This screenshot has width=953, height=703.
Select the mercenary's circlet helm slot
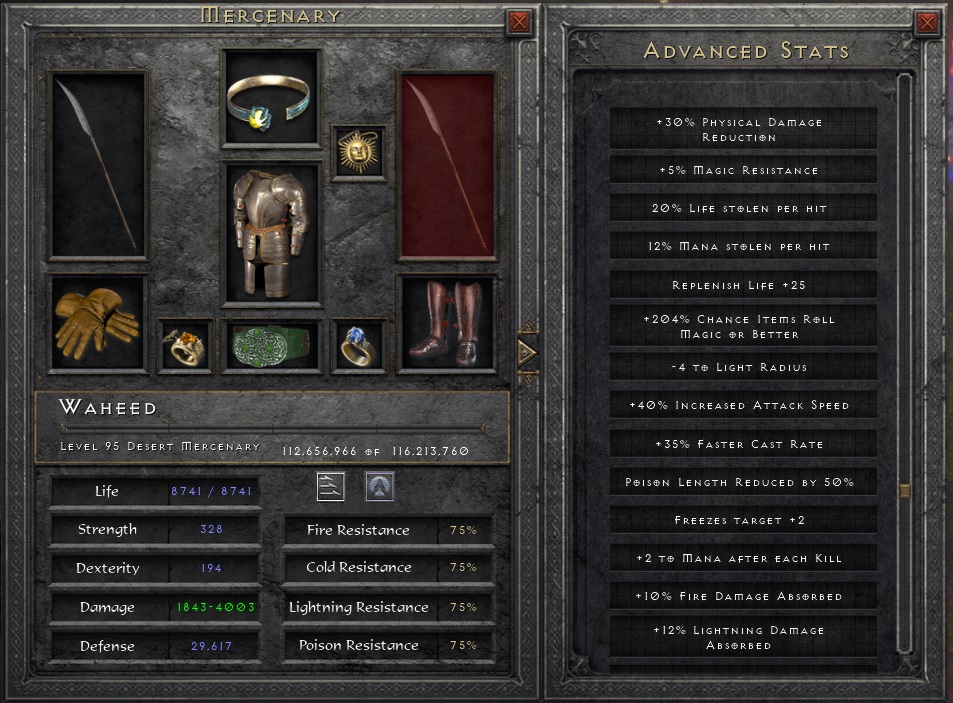(271, 98)
